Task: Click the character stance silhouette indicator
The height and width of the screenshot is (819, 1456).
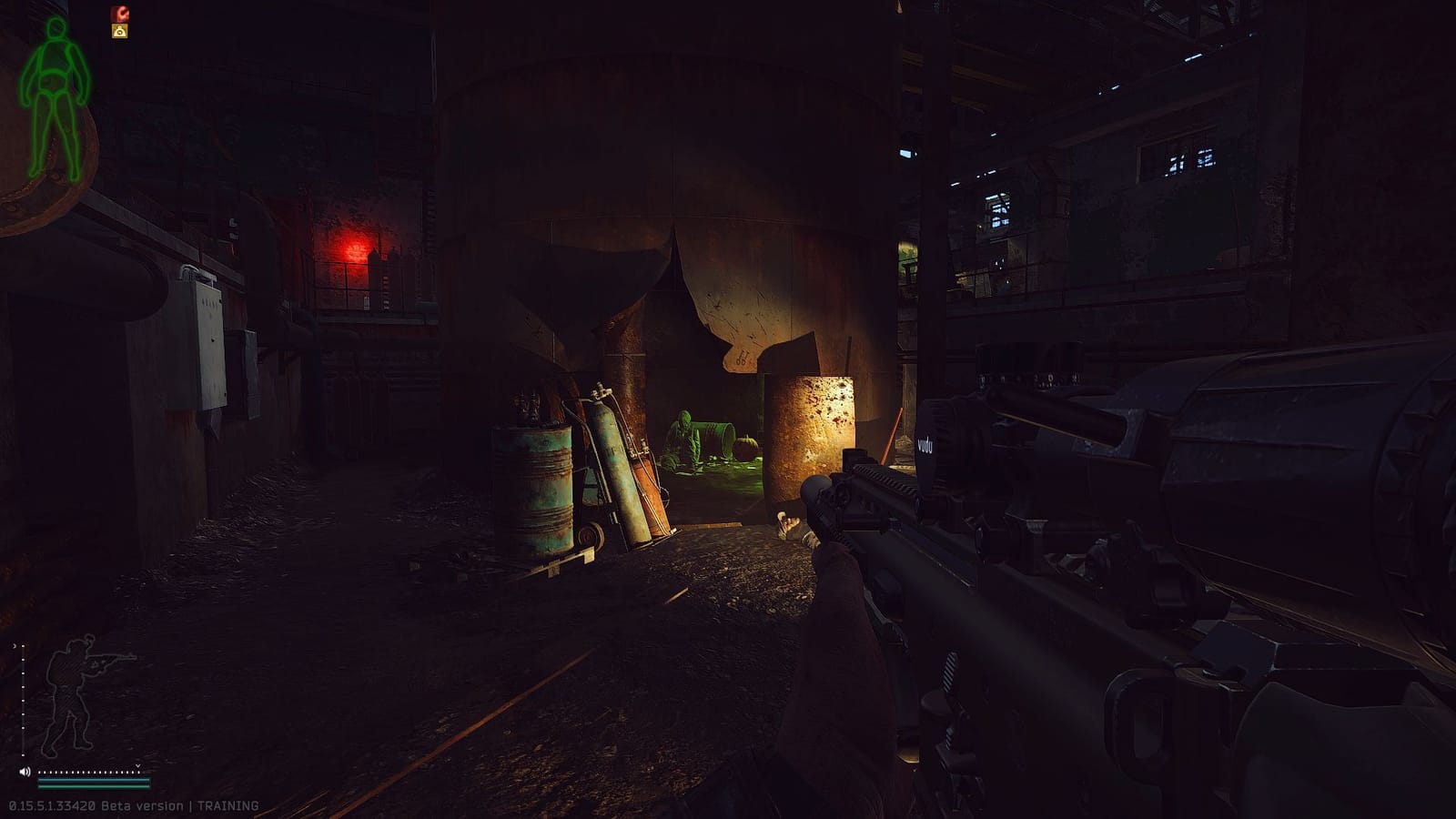Action: (70, 692)
